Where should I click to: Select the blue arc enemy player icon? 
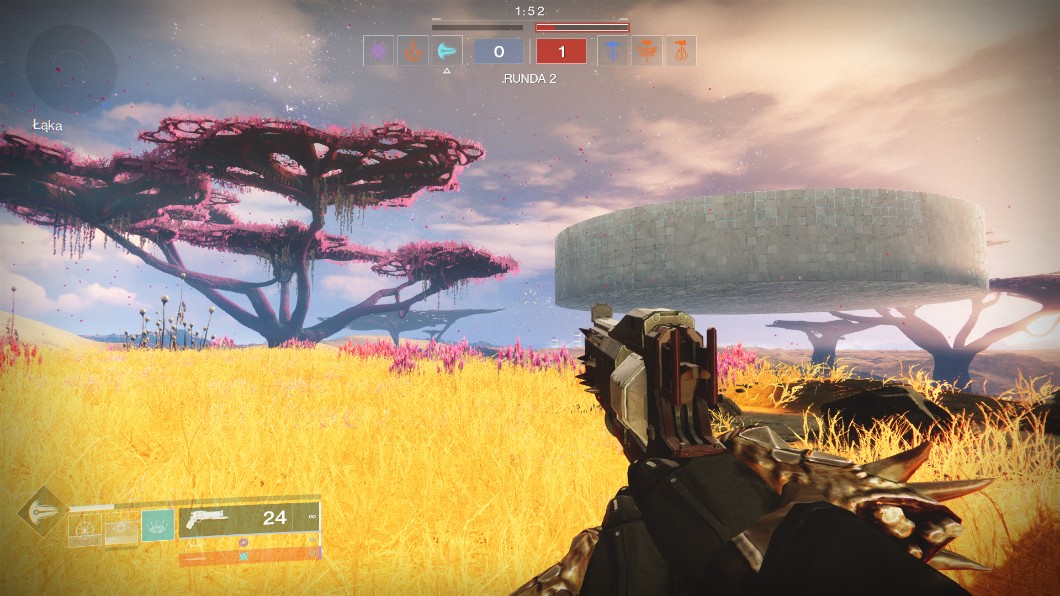(613, 51)
